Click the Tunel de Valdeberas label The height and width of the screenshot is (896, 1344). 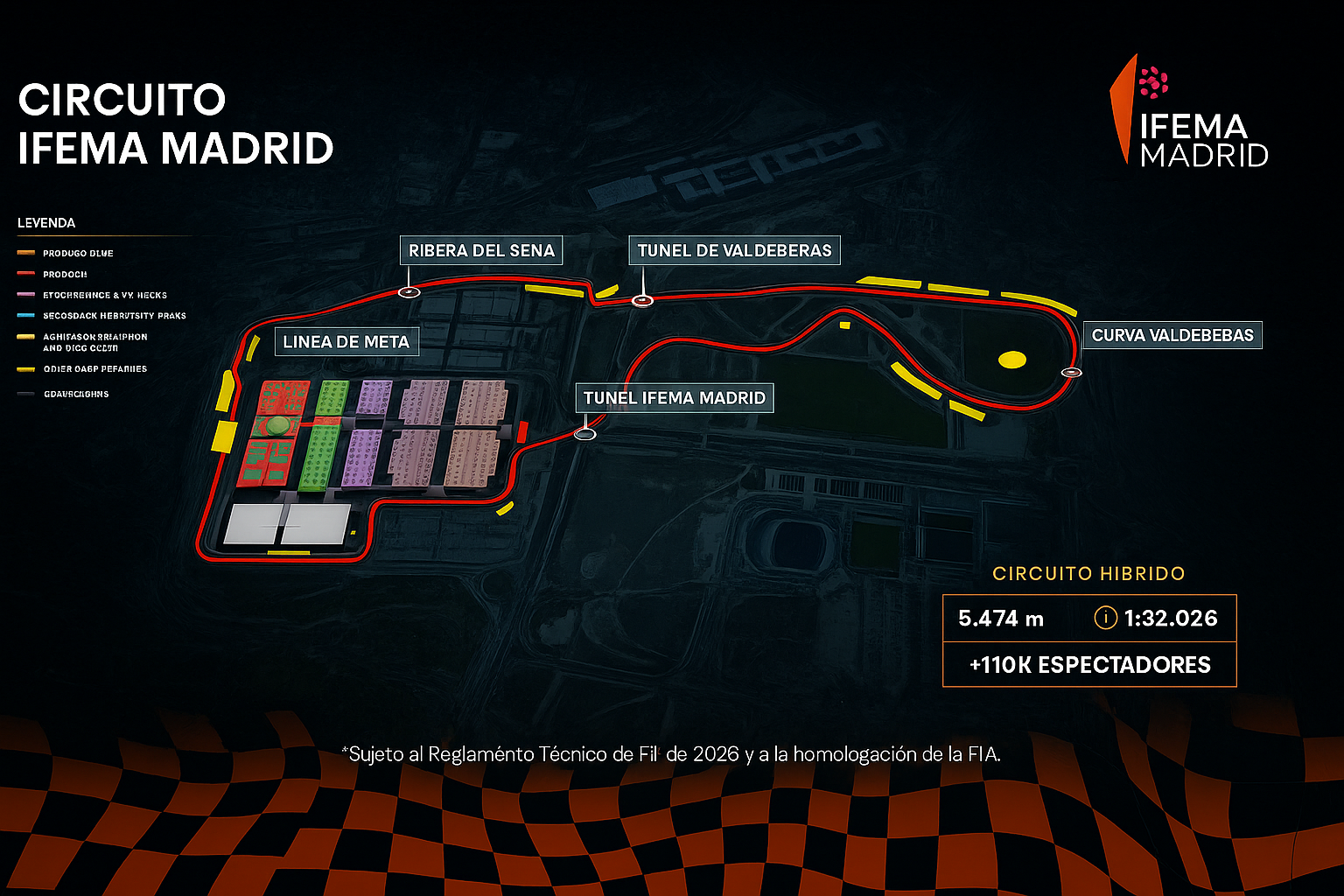[x=734, y=250]
